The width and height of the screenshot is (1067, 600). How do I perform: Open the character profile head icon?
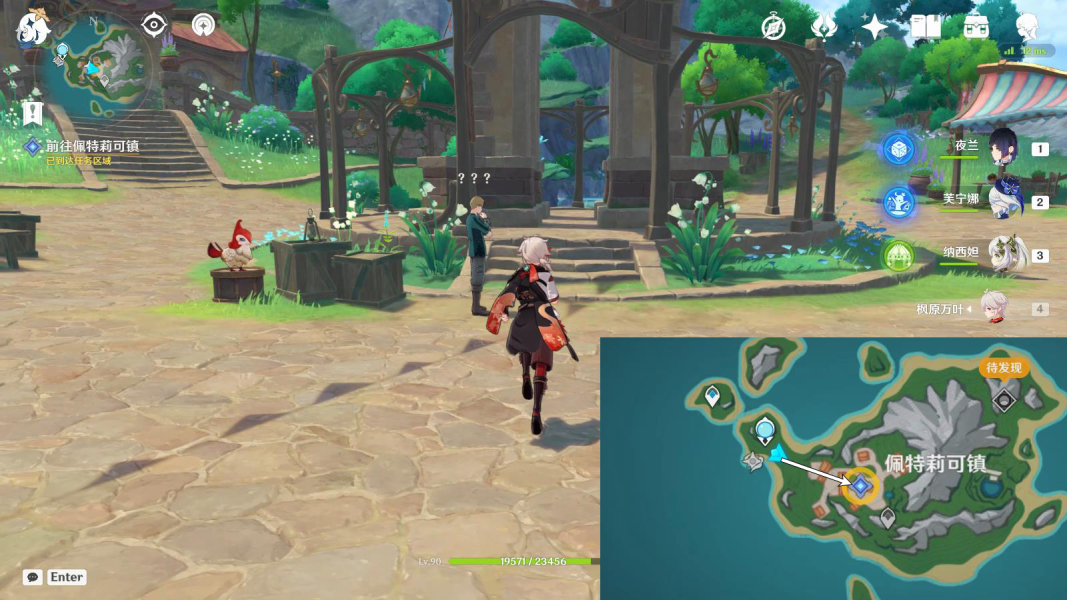(1027, 27)
